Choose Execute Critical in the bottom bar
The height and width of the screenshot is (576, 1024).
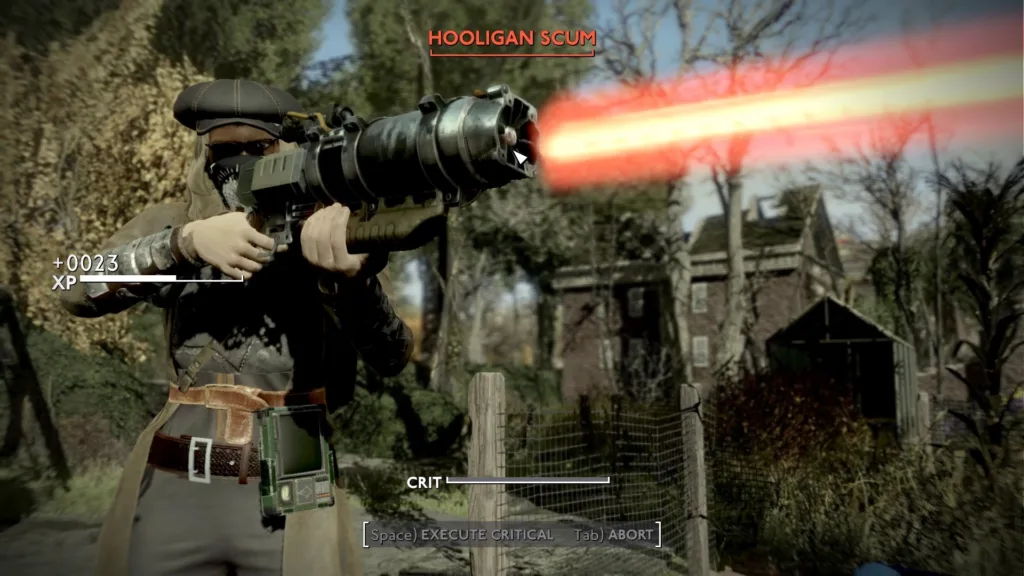(x=462, y=535)
